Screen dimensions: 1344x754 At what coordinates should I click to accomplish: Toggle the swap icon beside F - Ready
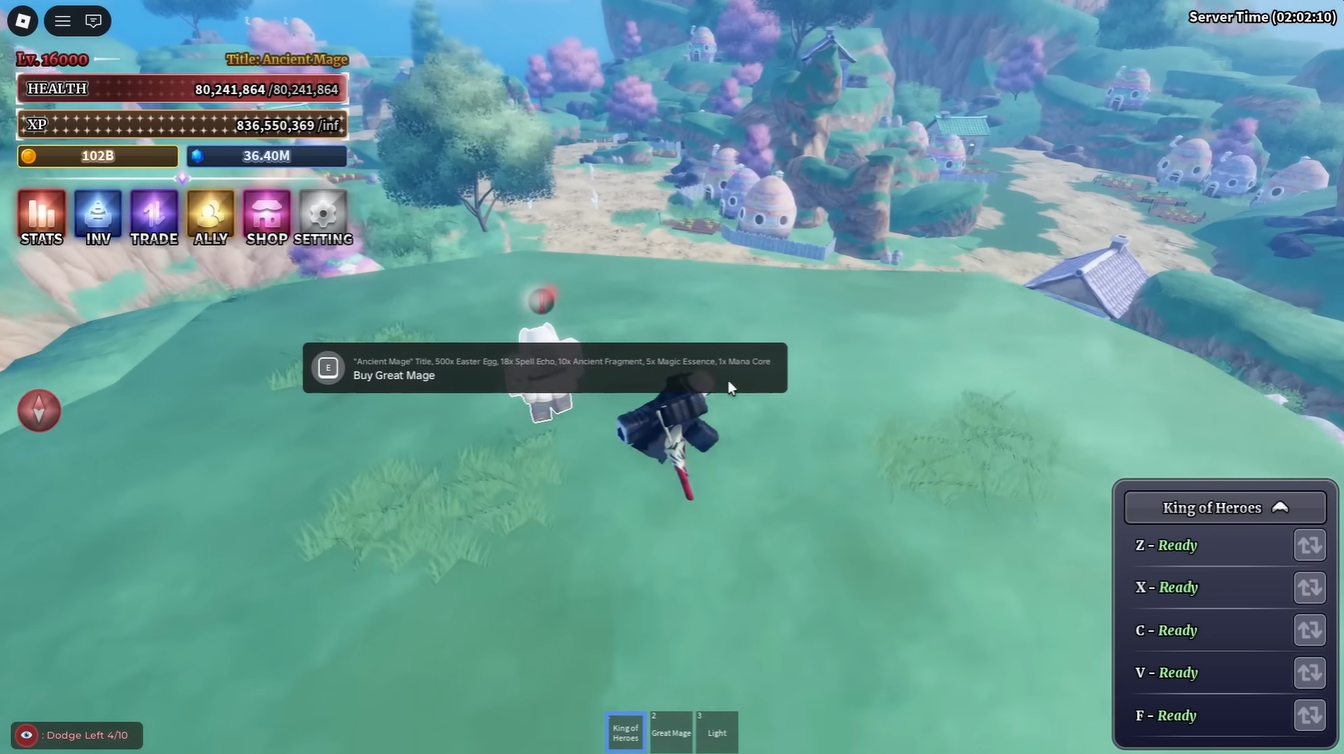tap(1310, 715)
